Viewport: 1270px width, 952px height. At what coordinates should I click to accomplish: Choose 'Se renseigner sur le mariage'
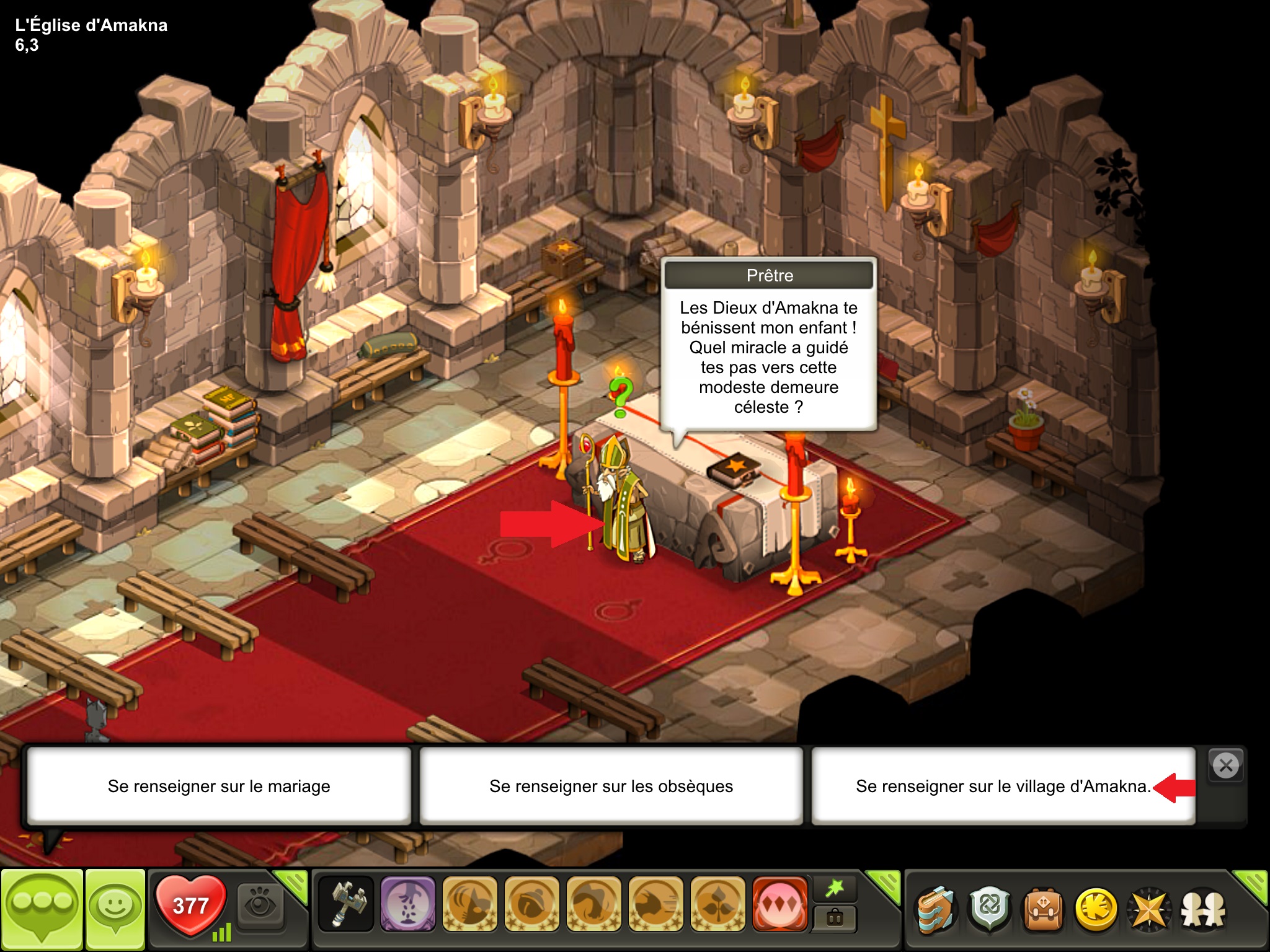click(x=218, y=786)
